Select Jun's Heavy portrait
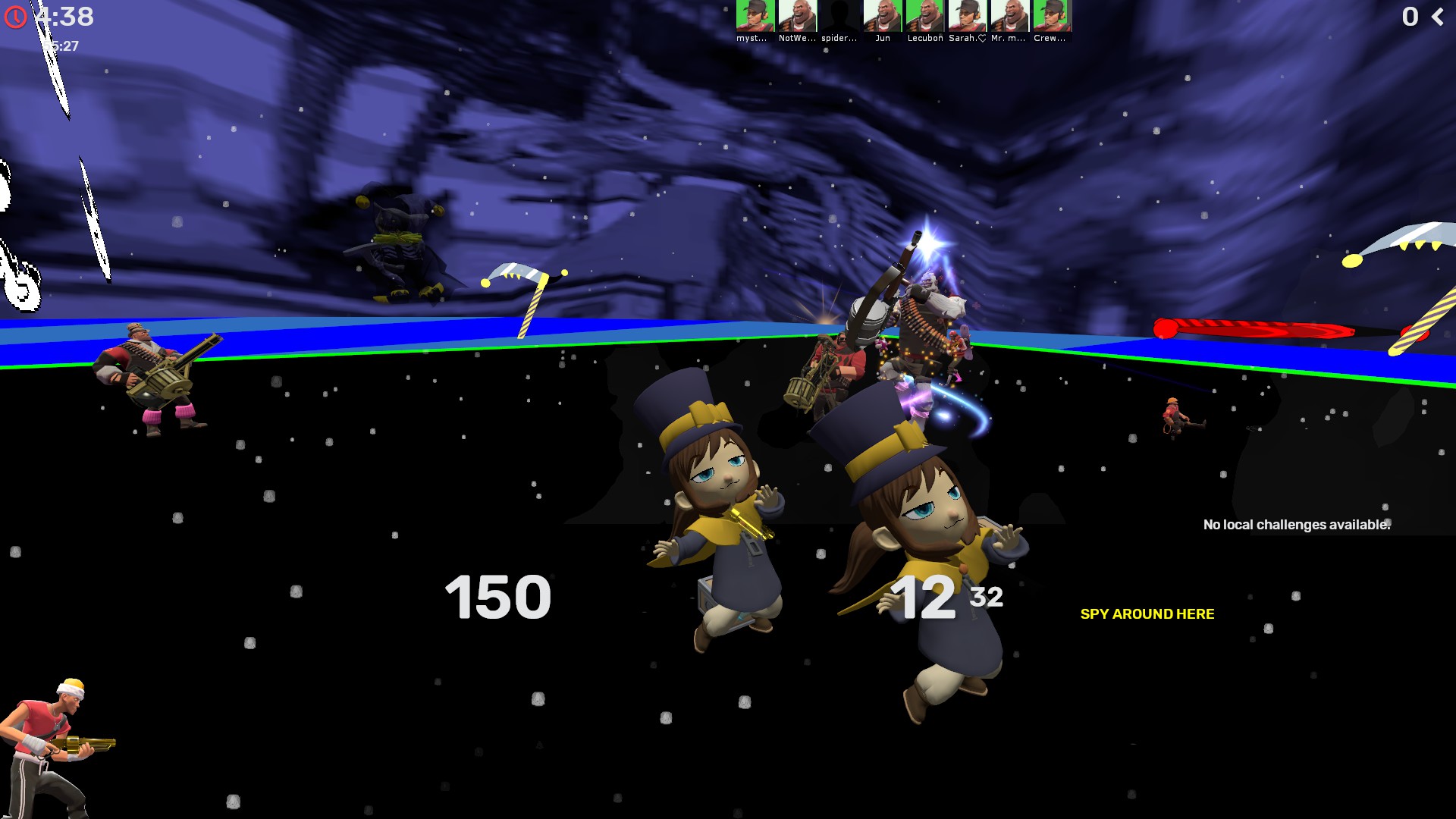The width and height of the screenshot is (1456, 819). click(883, 16)
